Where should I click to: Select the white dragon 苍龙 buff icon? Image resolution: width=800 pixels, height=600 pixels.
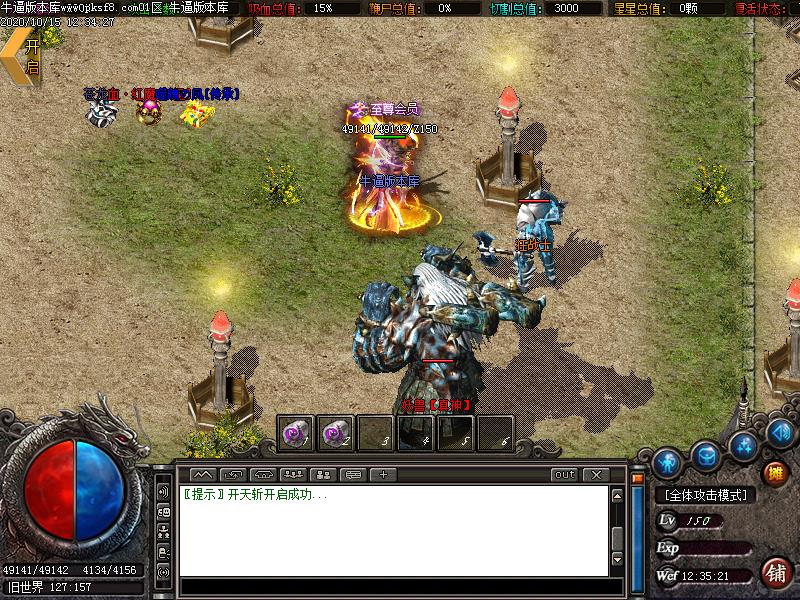100,112
